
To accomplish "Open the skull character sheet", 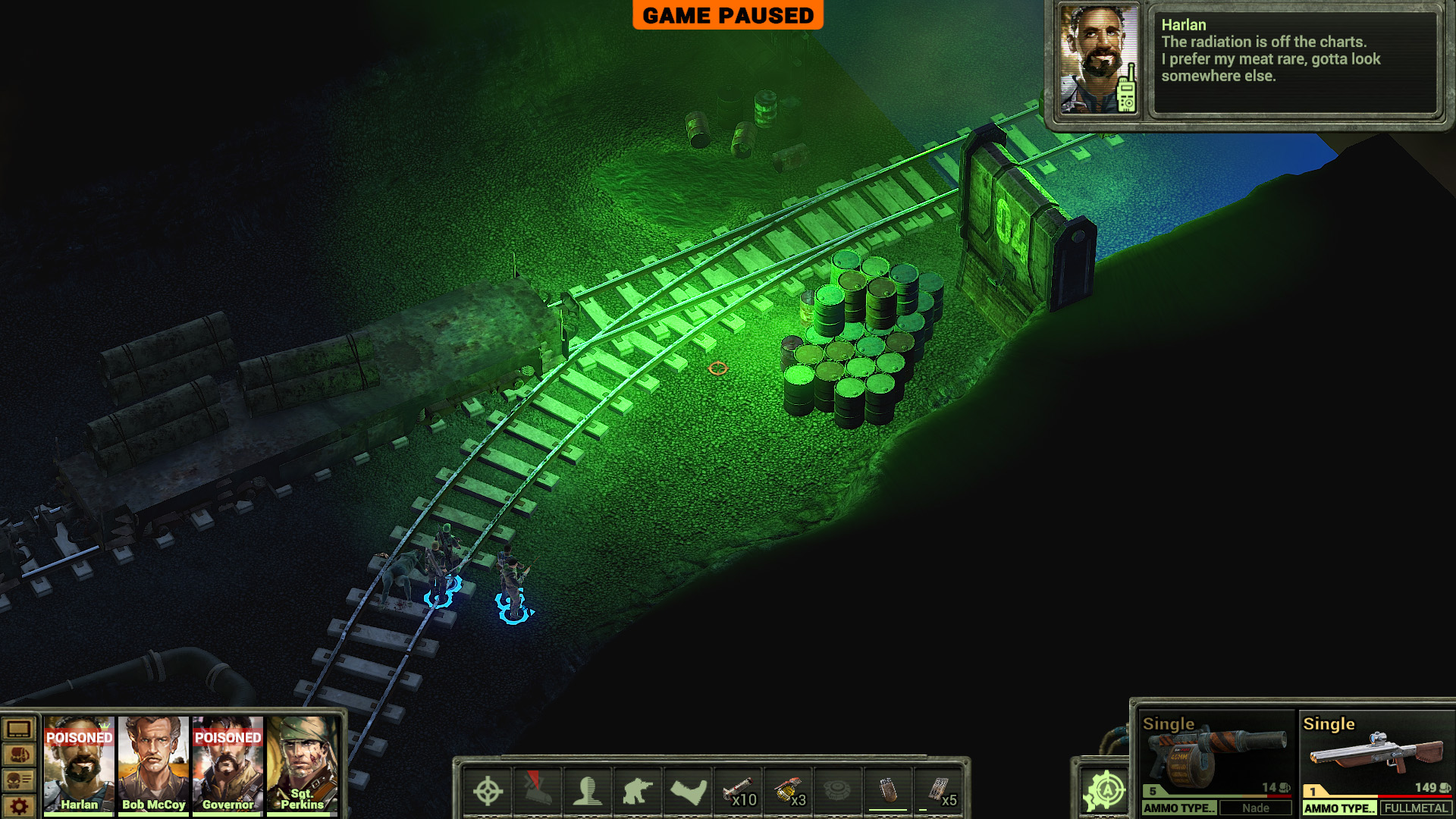I will pos(19,780).
